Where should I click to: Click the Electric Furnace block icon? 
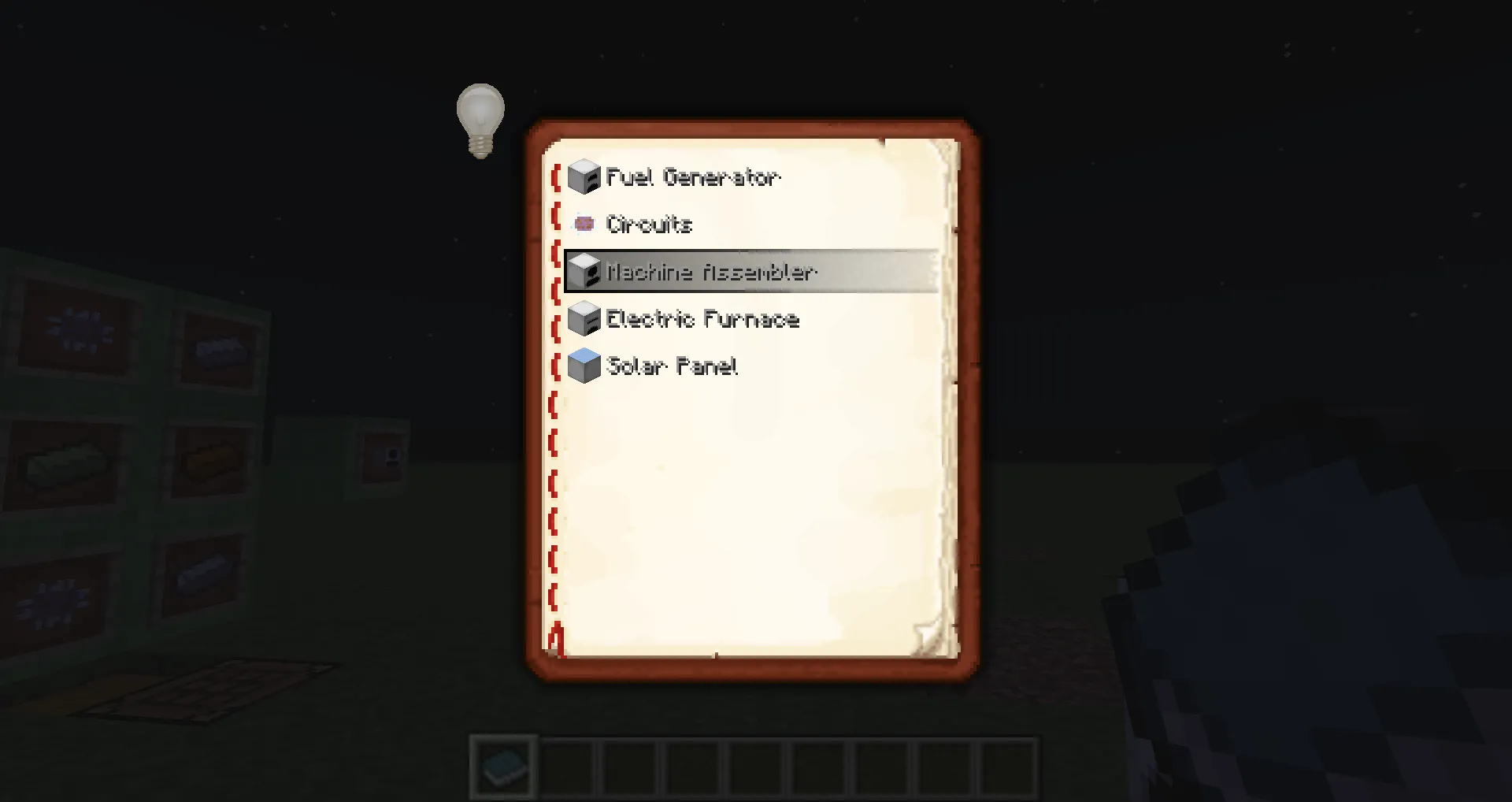pos(584,319)
